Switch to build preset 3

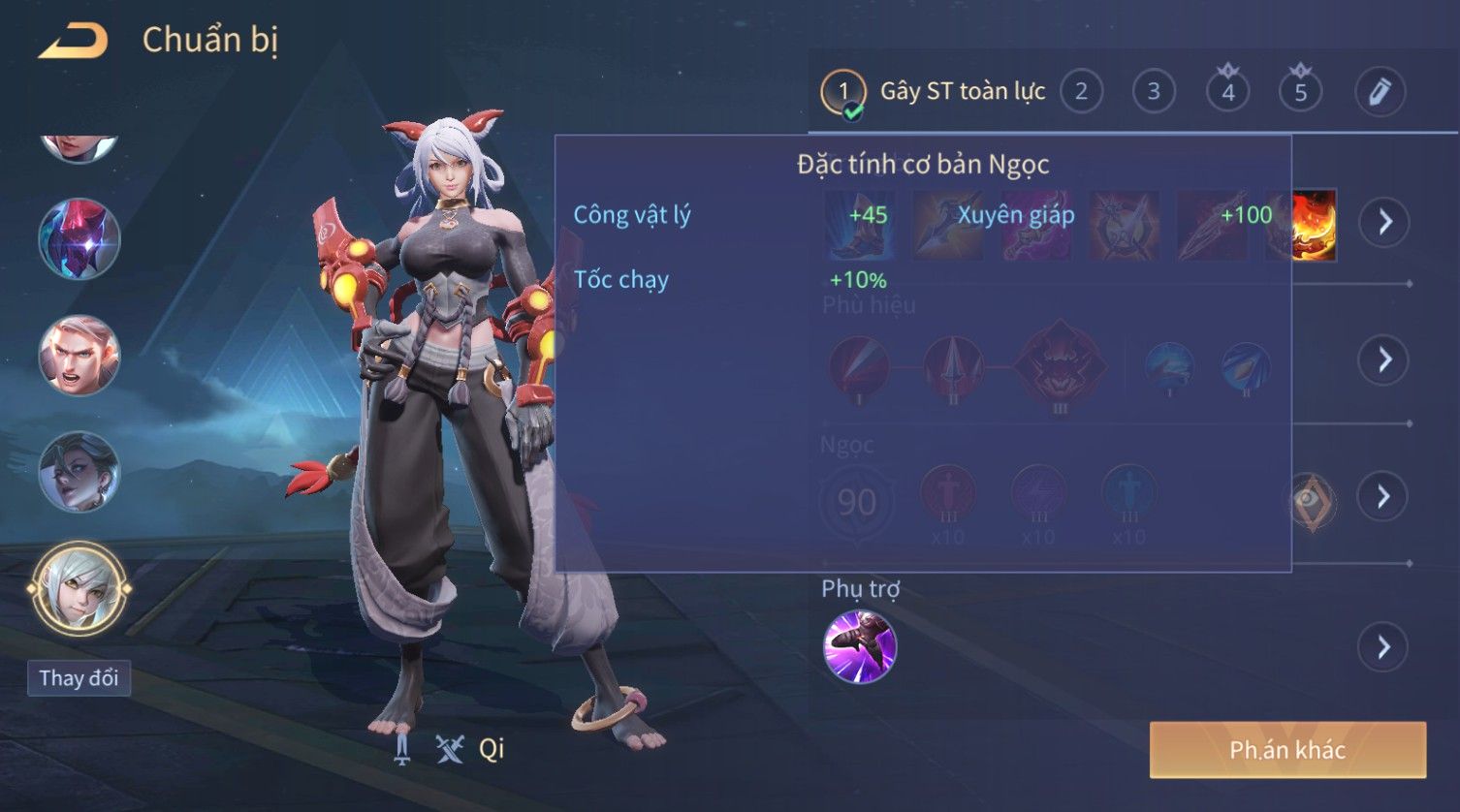pos(1154,92)
